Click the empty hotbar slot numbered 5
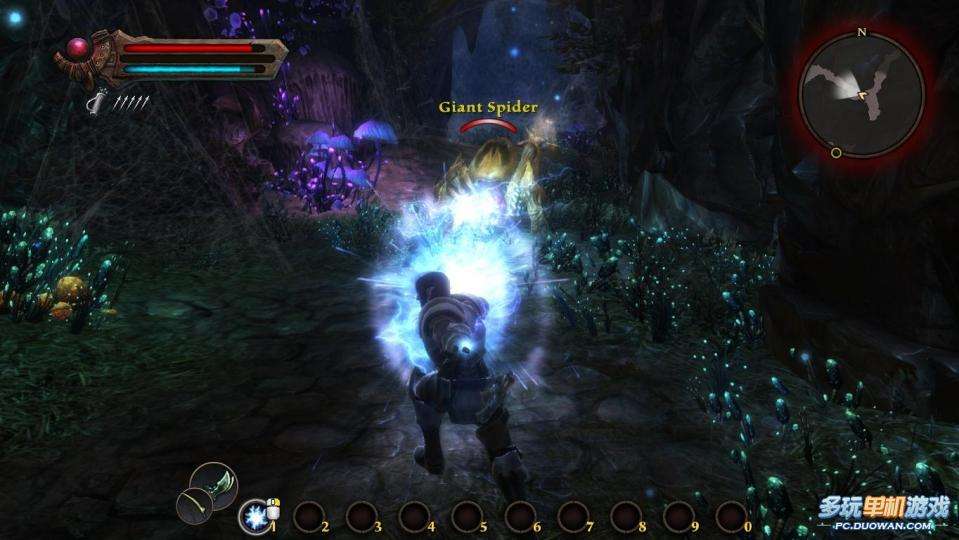 (467, 516)
